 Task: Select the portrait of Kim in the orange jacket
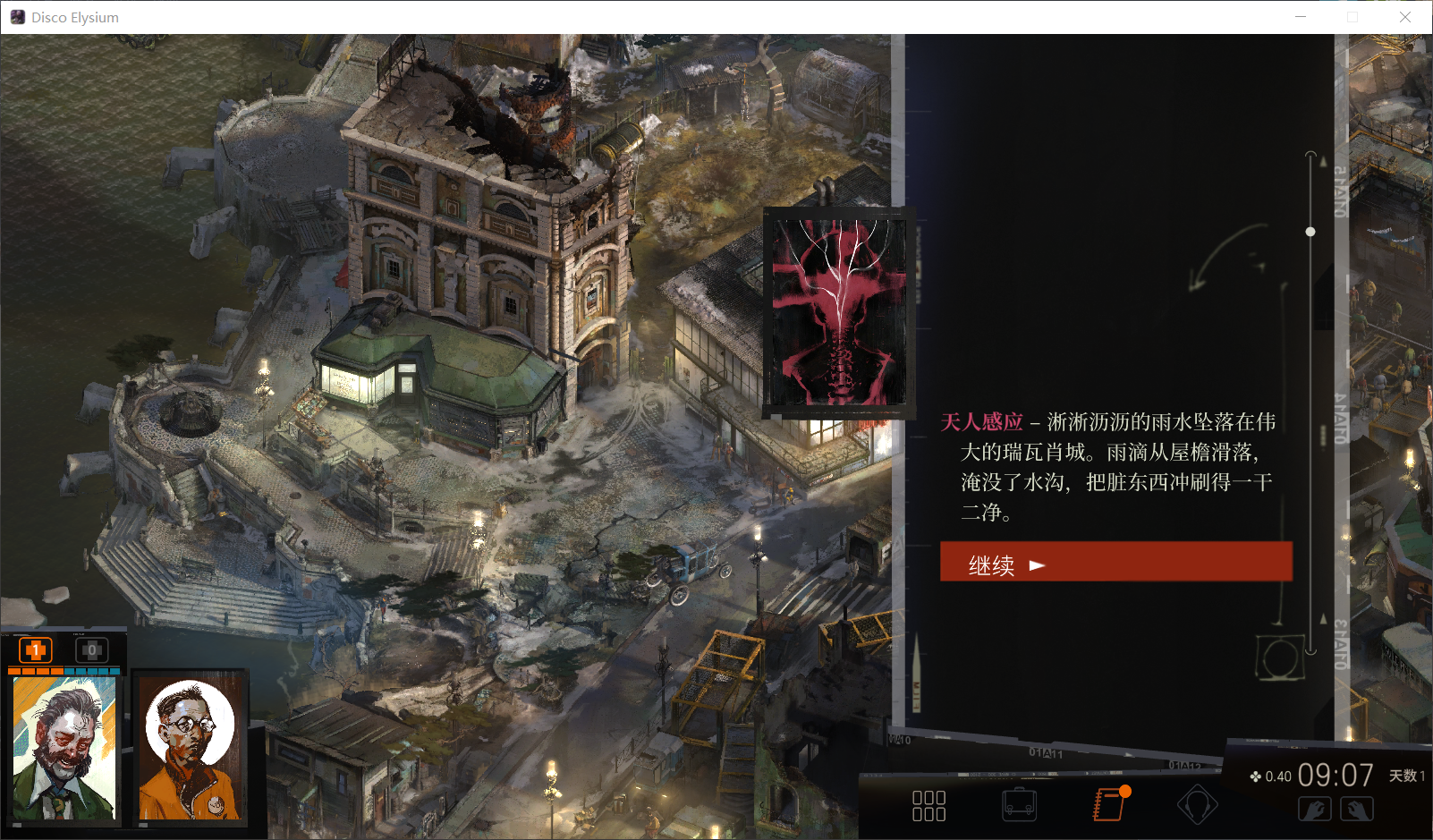190,748
